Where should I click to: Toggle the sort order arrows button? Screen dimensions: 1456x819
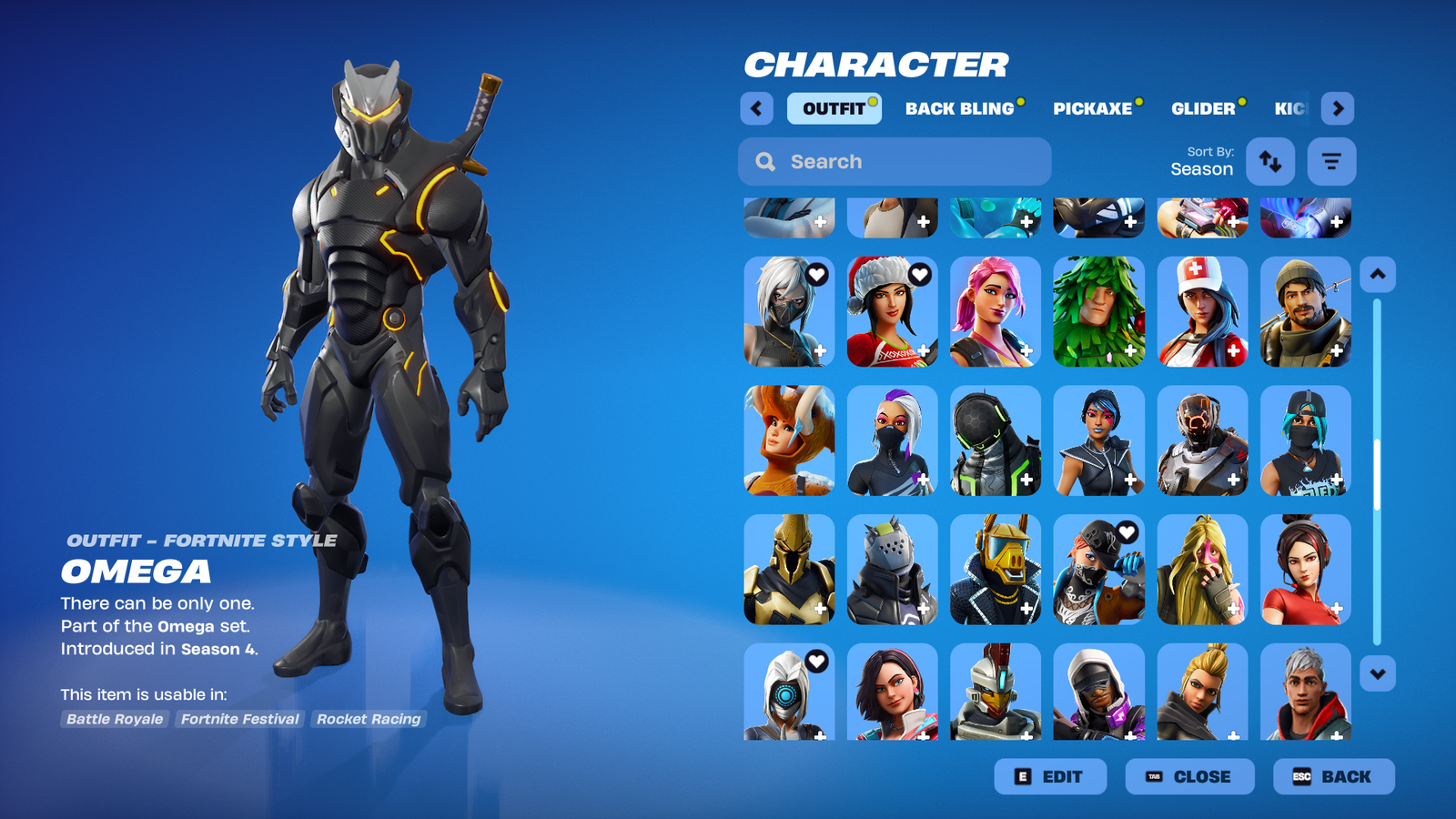click(x=1269, y=161)
